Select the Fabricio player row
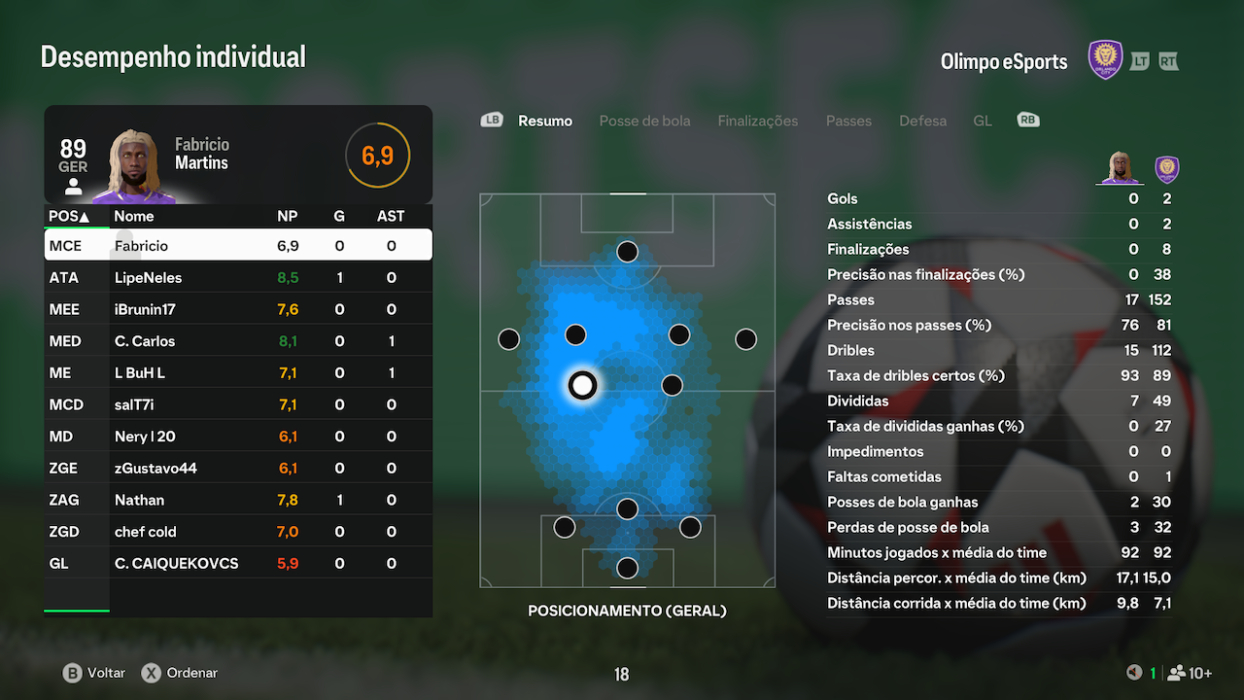This screenshot has width=1244, height=700. pyautogui.click(x=238, y=245)
